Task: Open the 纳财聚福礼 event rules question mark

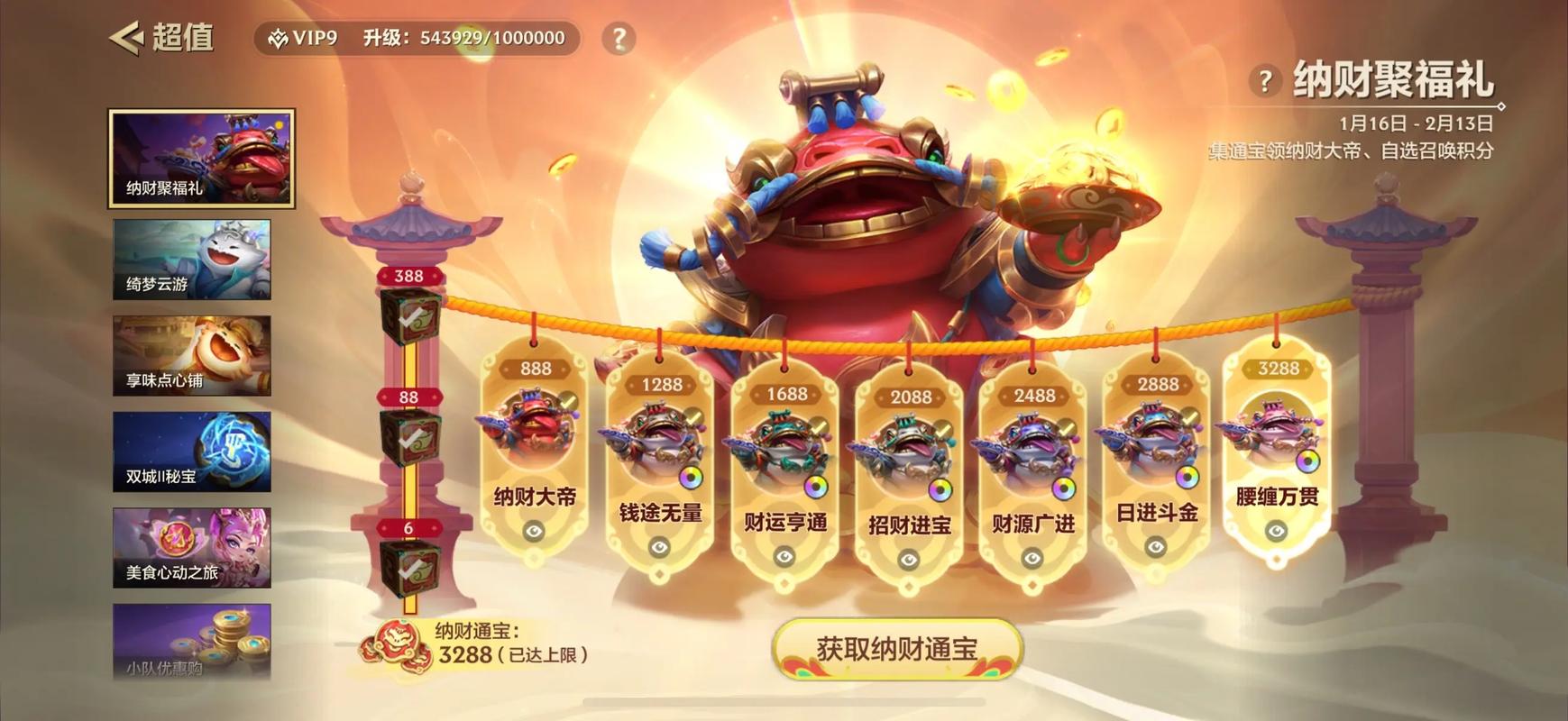Action: [x=1266, y=81]
